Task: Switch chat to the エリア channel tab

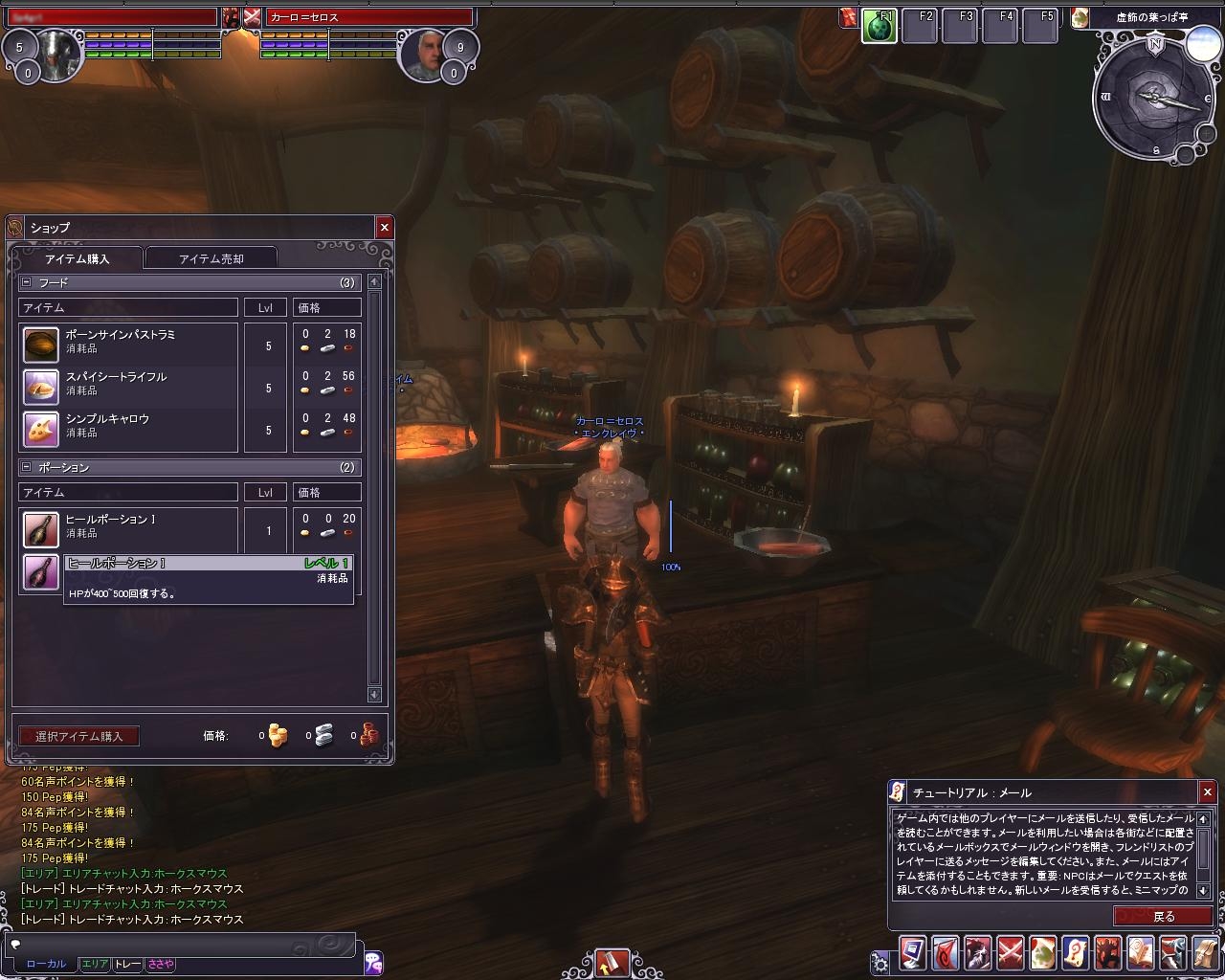Action: pyautogui.click(x=95, y=964)
